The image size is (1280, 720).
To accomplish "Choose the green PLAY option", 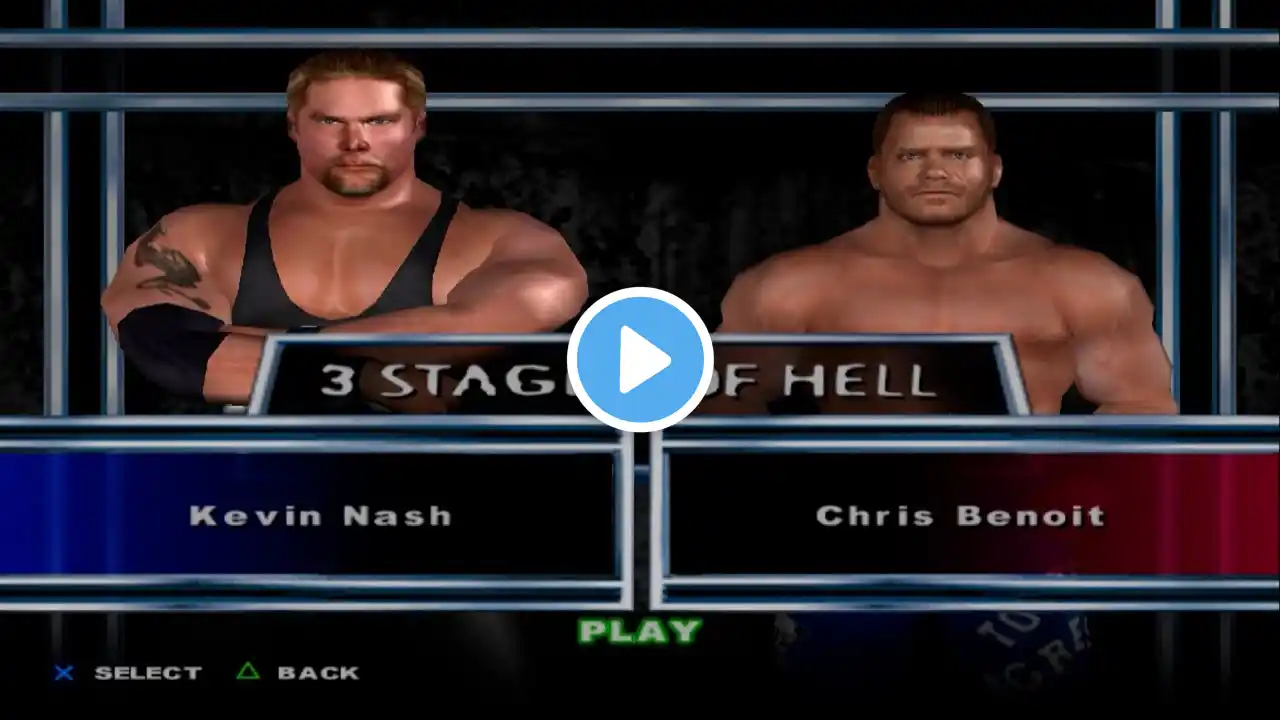I will pyautogui.click(x=640, y=632).
